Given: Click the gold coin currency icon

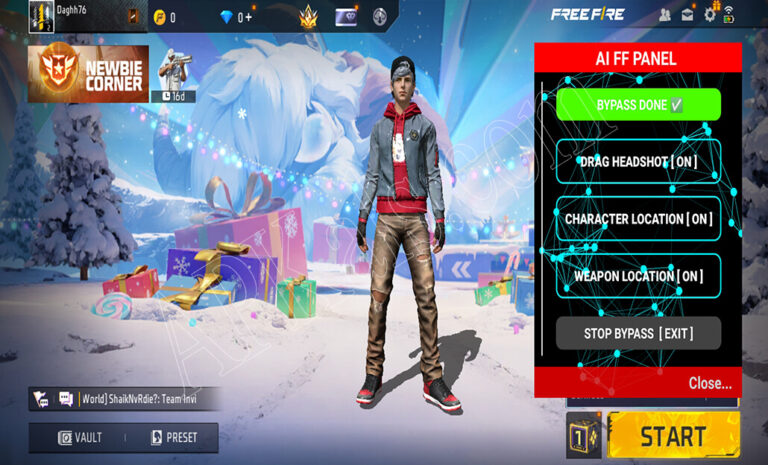Looking at the screenshot, I should (159, 17).
